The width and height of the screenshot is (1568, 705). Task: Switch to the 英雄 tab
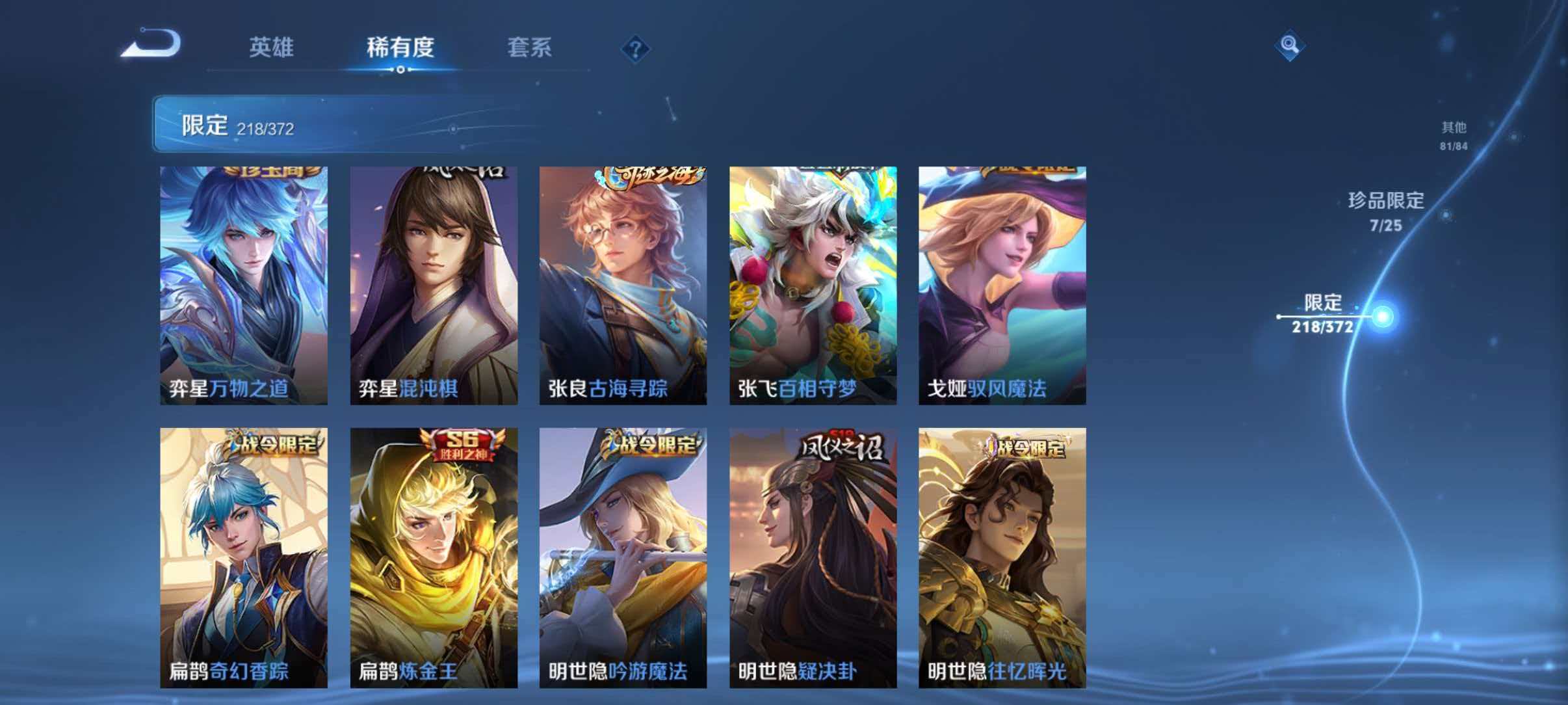click(271, 48)
